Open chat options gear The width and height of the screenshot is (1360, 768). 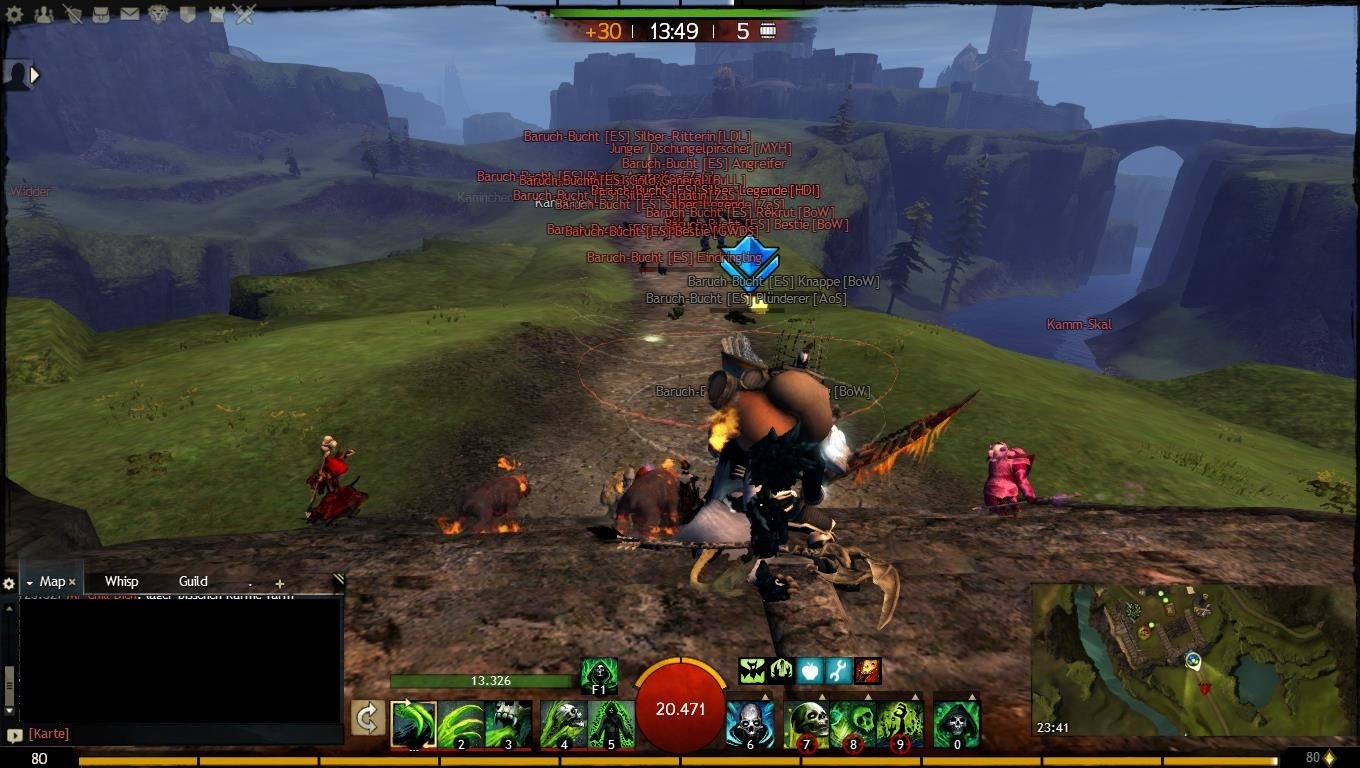point(9,584)
